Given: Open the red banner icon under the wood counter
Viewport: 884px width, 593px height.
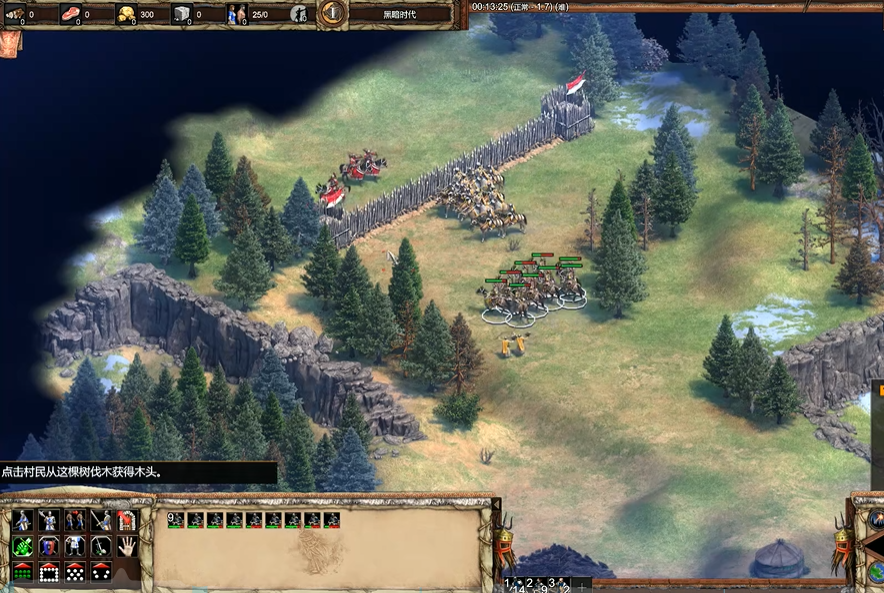Looking at the screenshot, I should coord(9,43).
